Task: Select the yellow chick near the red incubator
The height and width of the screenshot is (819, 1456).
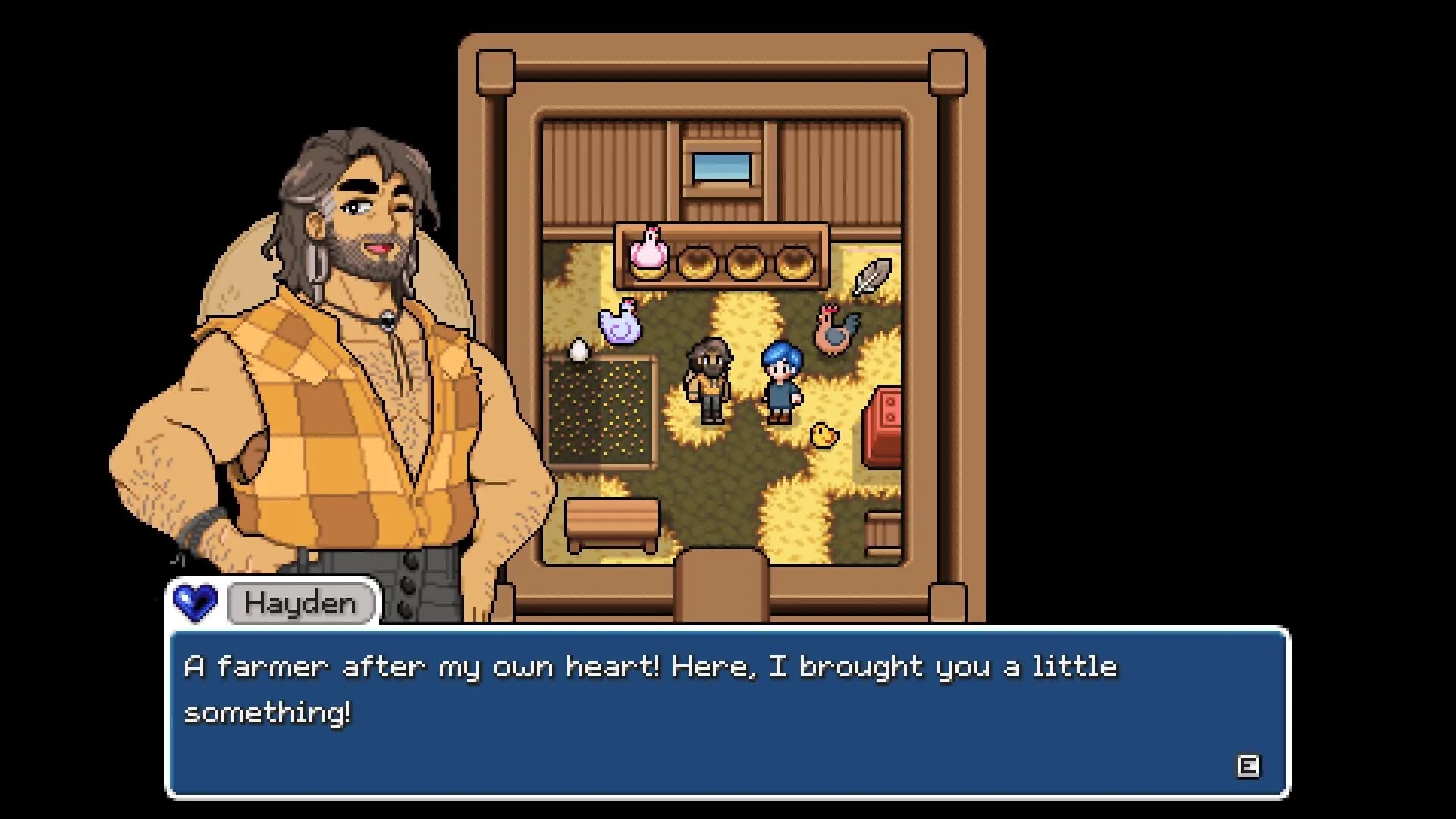Action: (825, 435)
